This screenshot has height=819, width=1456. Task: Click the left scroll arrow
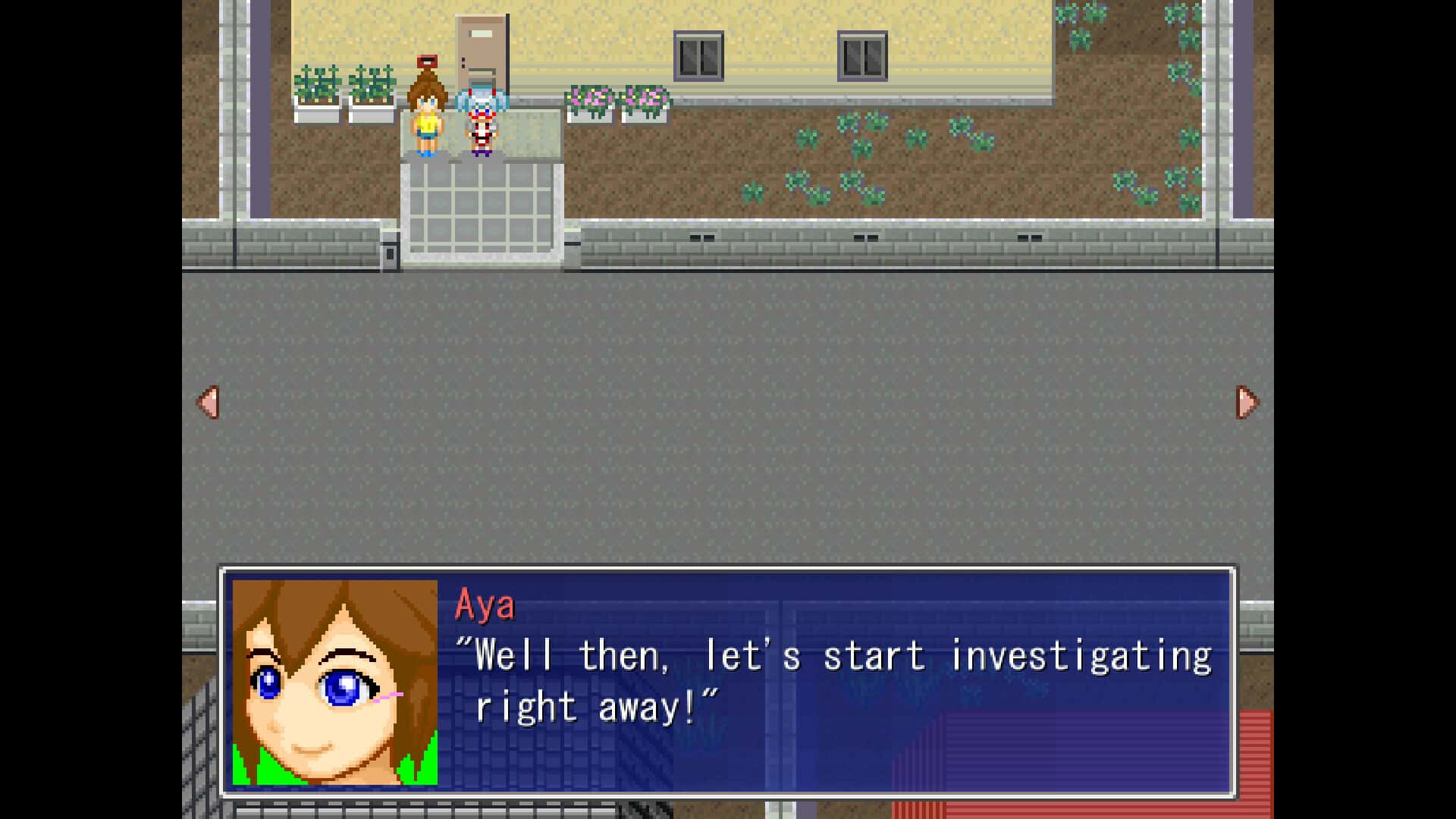tap(209, 403)
